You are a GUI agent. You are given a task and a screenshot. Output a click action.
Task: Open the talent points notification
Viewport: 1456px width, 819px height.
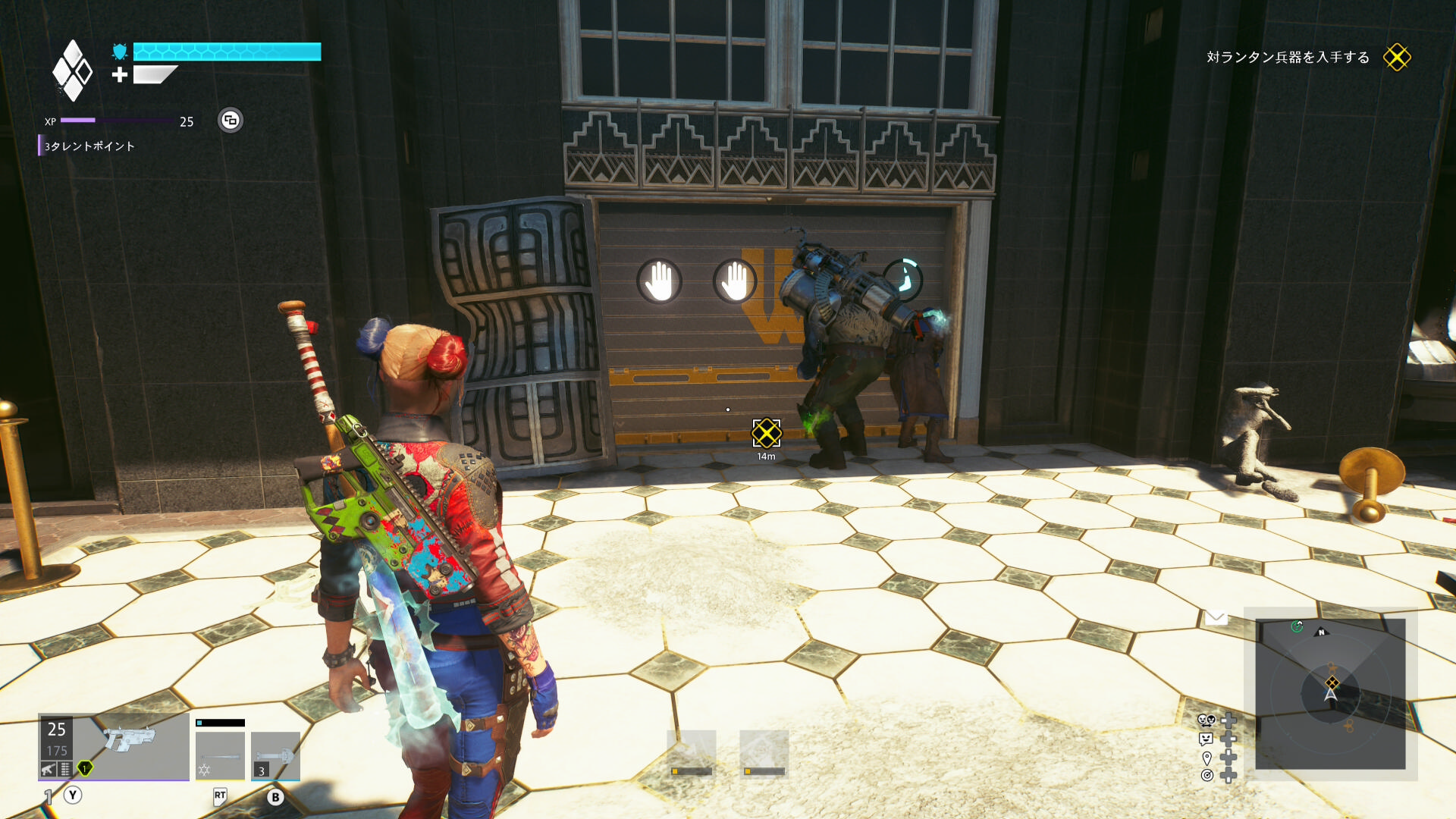click(x=88, y=146)
